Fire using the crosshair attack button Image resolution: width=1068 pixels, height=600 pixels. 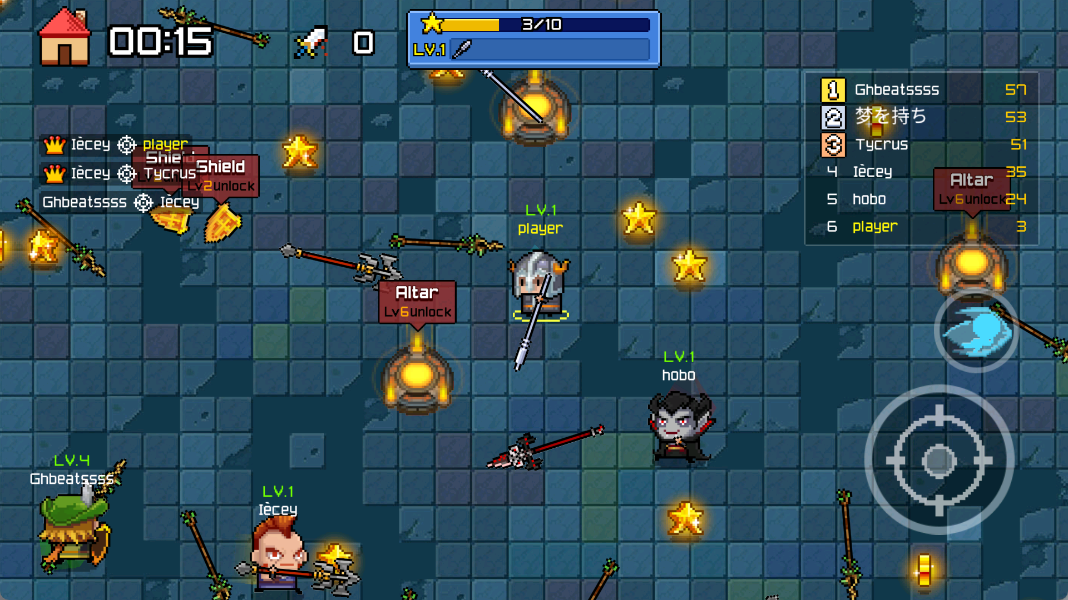coord(937,460)
